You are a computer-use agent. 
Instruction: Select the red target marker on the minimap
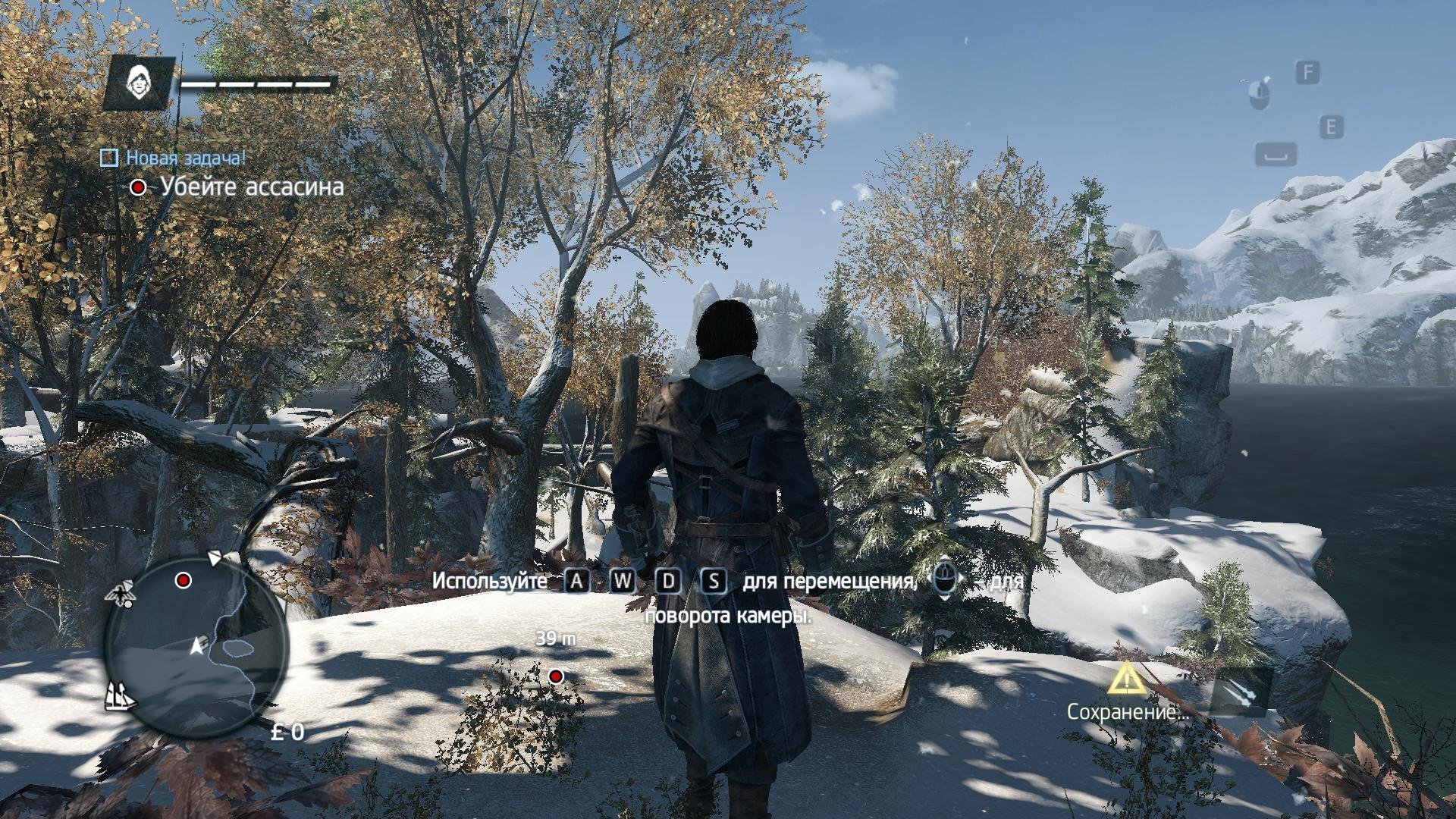pyautogui.click(x=183, y=581)
